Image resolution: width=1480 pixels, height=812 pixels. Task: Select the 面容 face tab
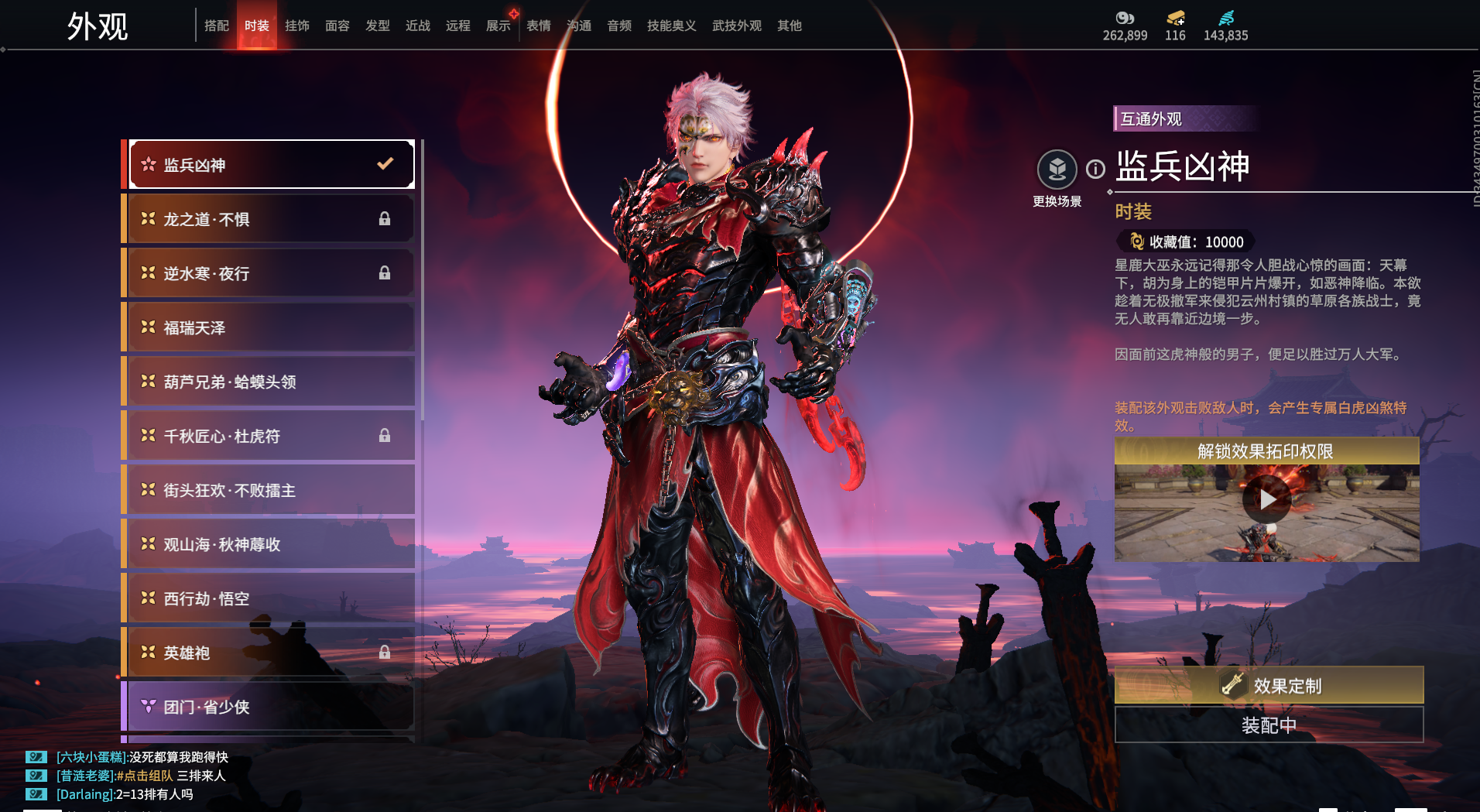point(337,26)
